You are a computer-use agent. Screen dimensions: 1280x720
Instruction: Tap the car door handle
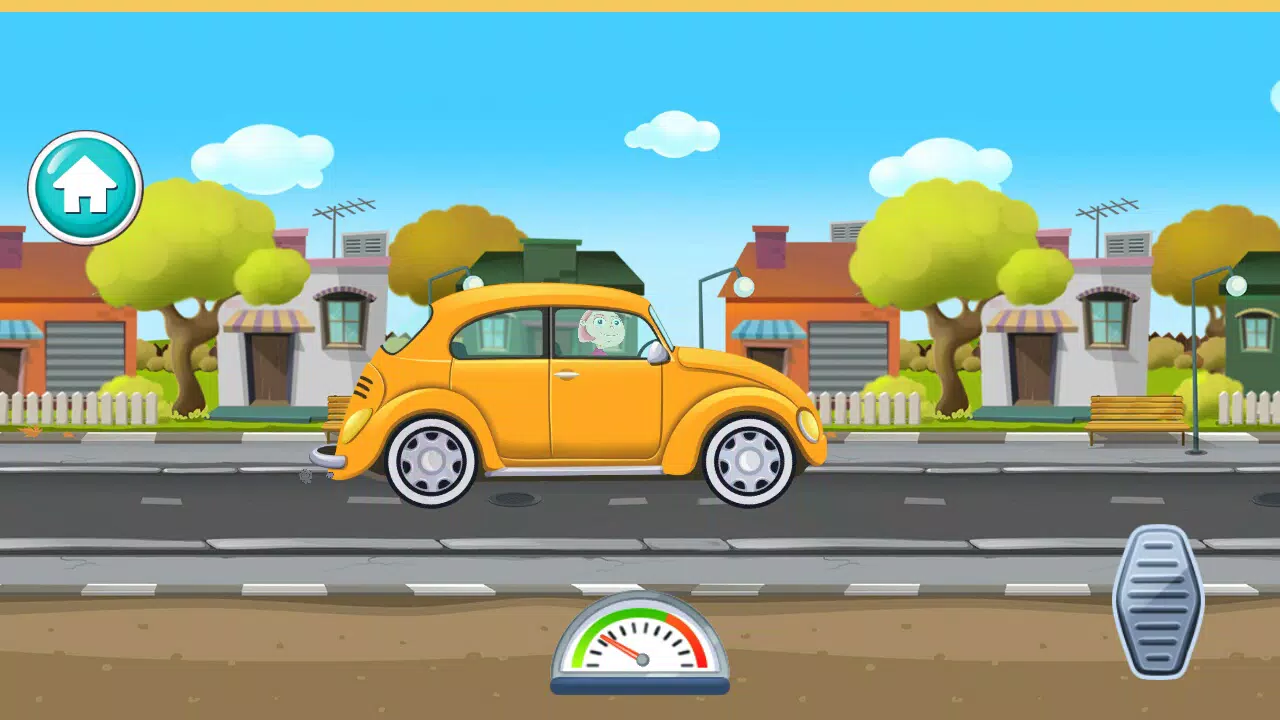565,376
